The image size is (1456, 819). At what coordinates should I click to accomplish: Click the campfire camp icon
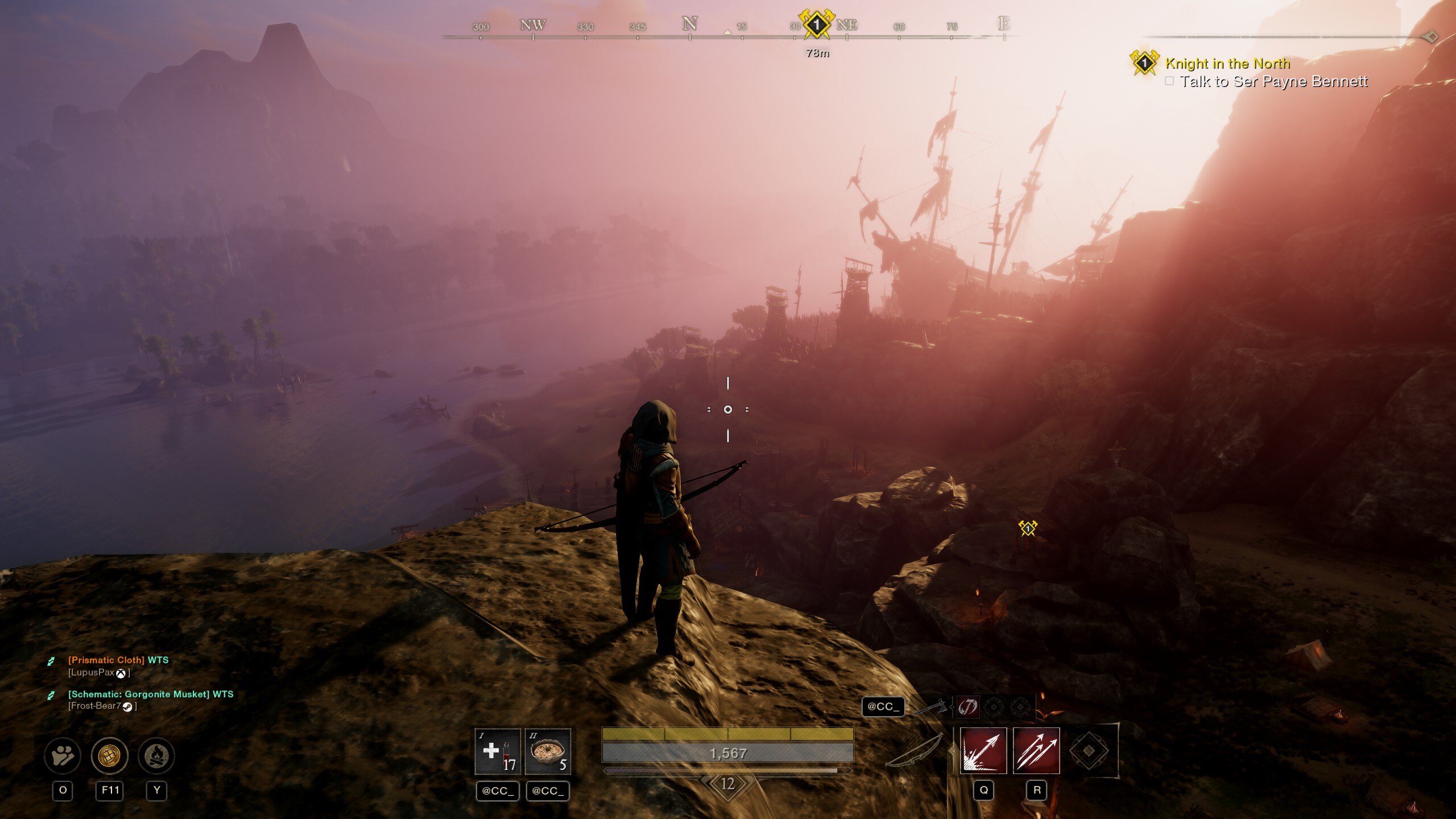point(156,756)
